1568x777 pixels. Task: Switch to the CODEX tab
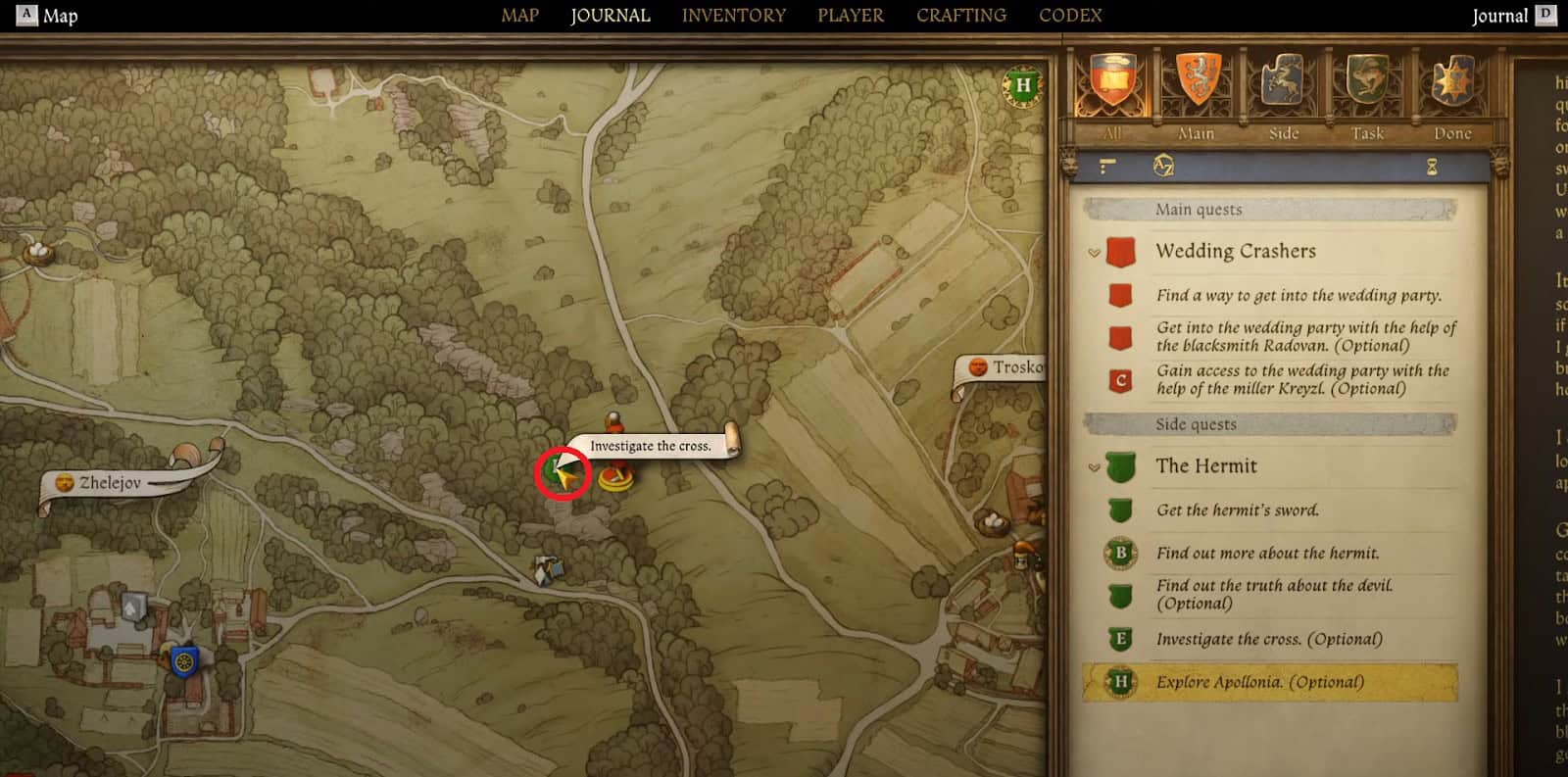(x=1069, y=15)
